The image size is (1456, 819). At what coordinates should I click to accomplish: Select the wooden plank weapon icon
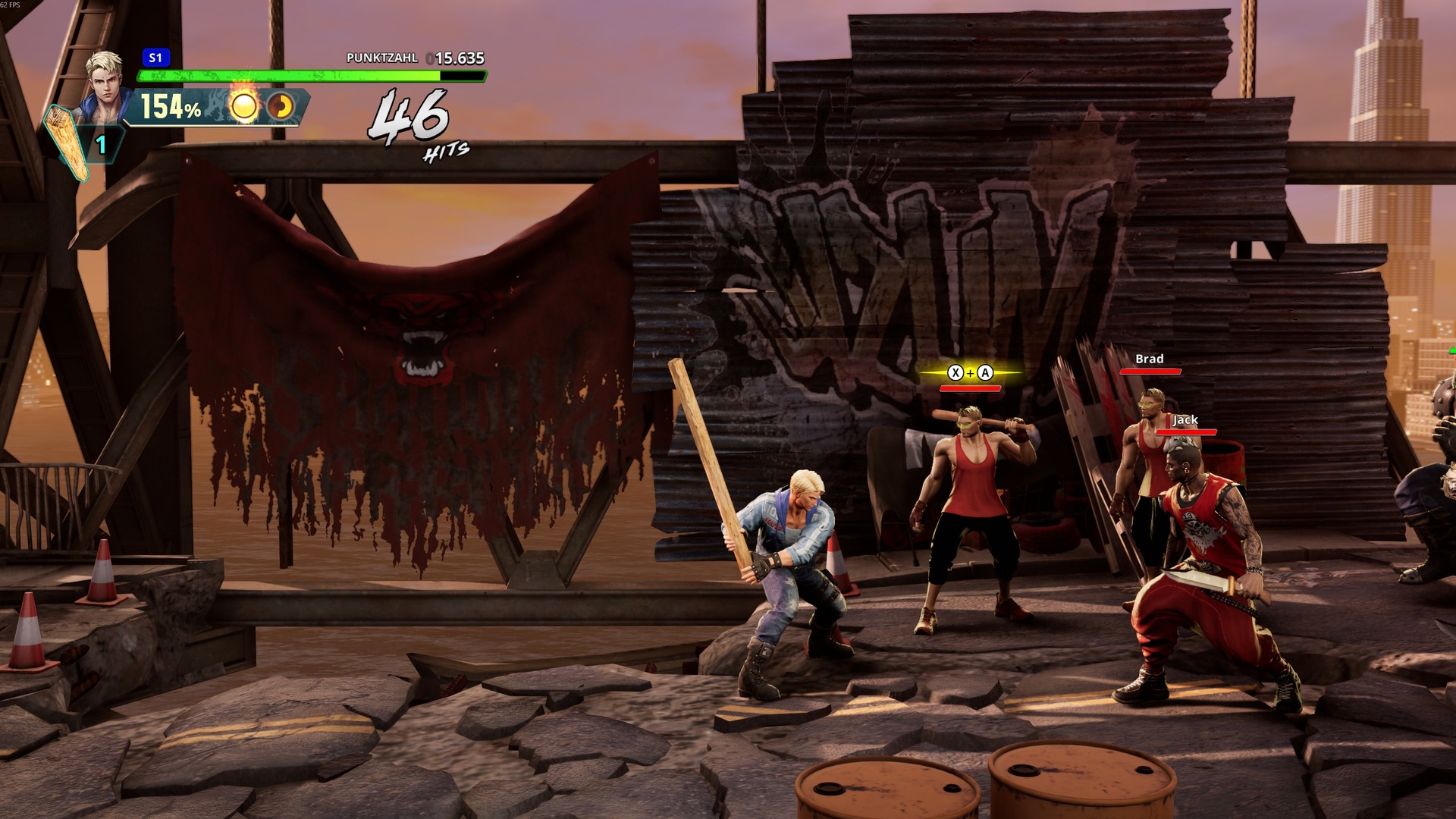pyautogui.click(x=67, y=142)
